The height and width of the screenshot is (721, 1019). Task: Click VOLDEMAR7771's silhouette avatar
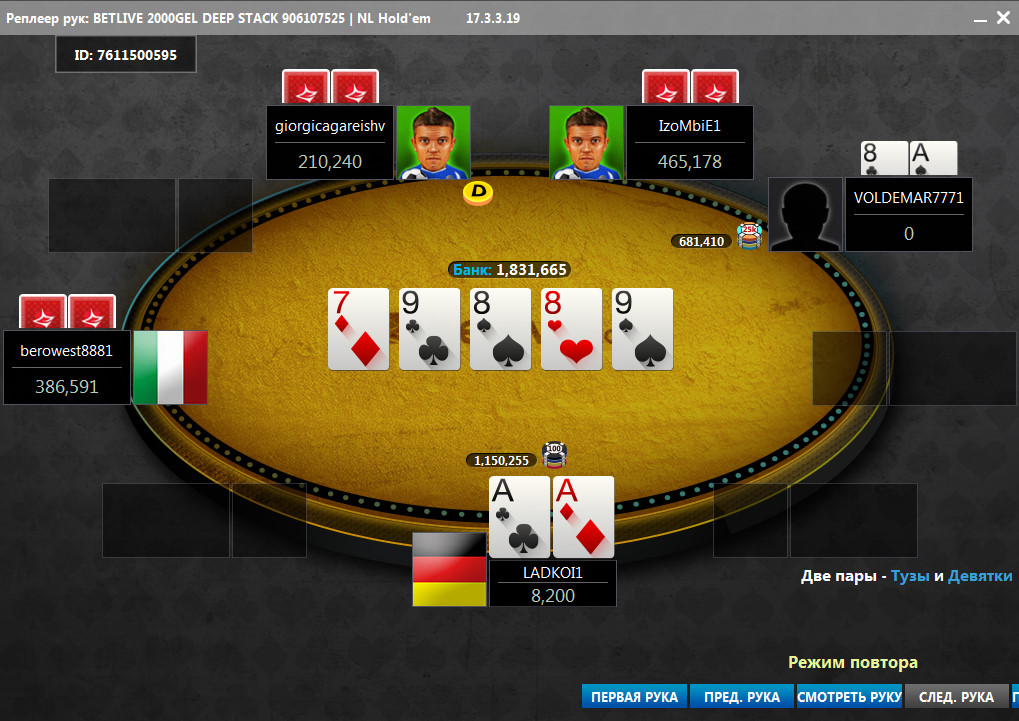(805, 215)
